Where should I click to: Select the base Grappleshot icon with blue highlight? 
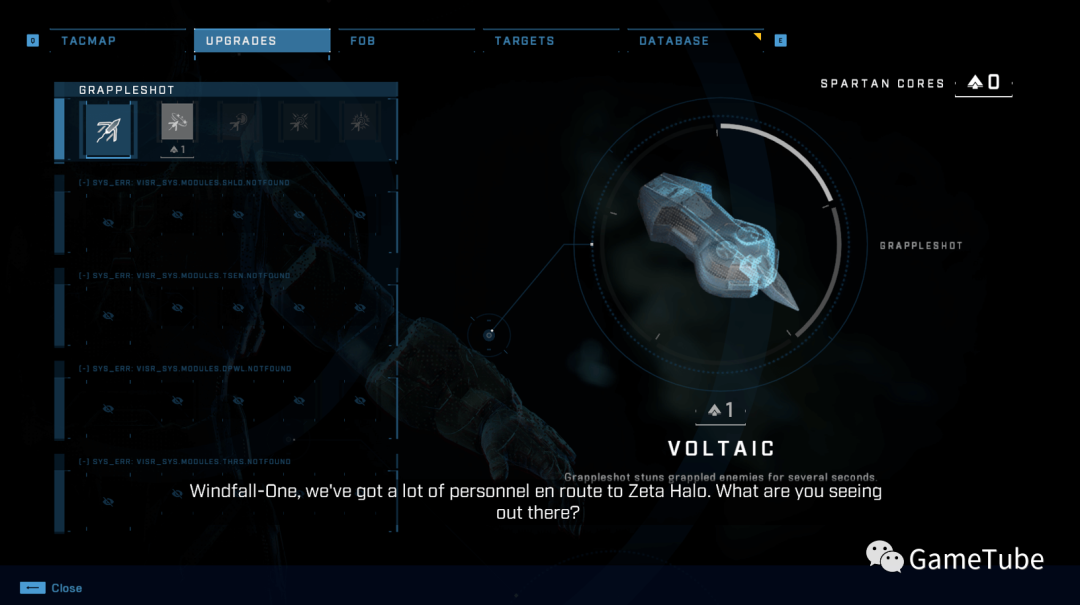[108, 129]
